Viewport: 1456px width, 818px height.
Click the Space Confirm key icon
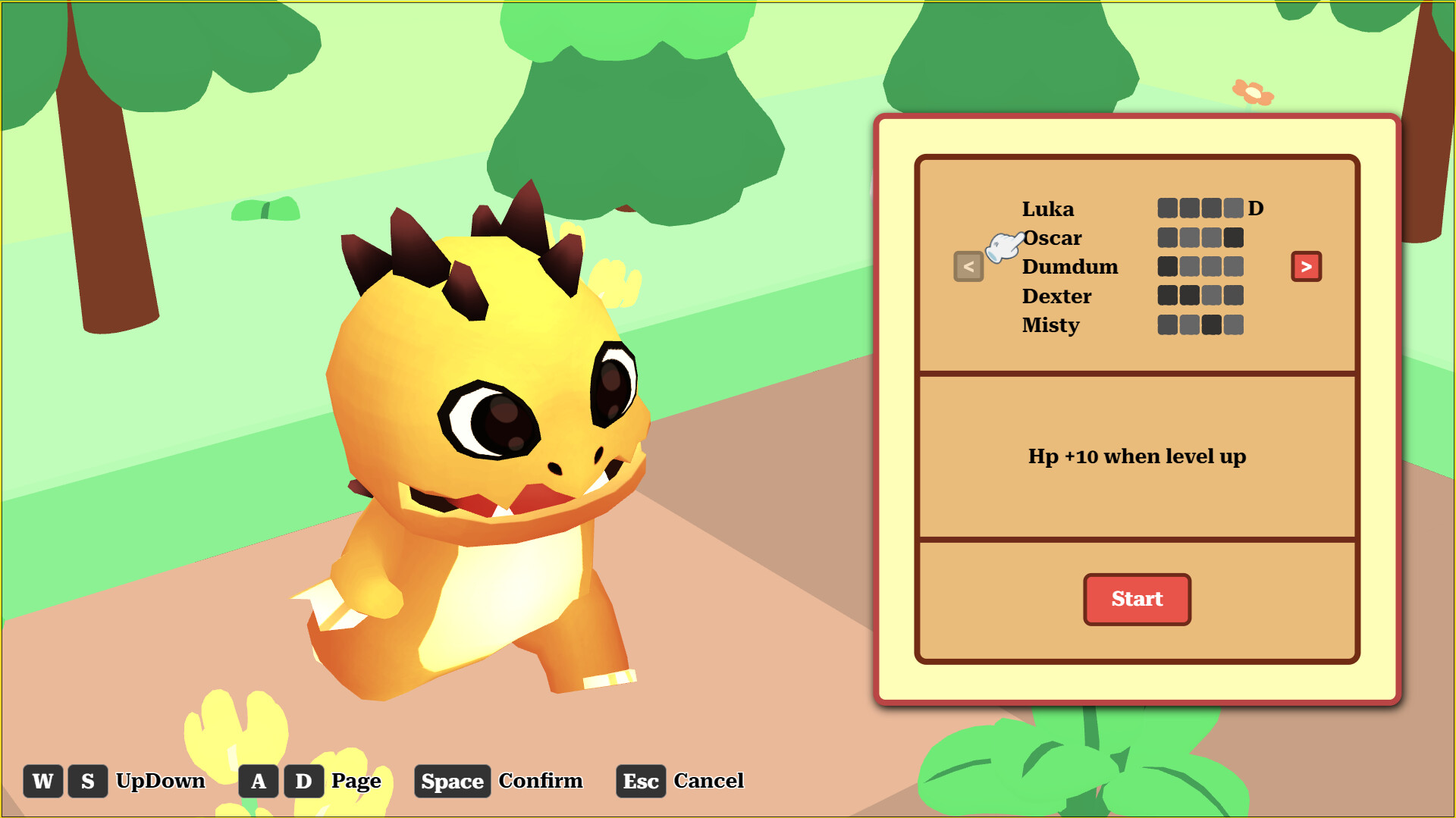(x=452, y=781)
